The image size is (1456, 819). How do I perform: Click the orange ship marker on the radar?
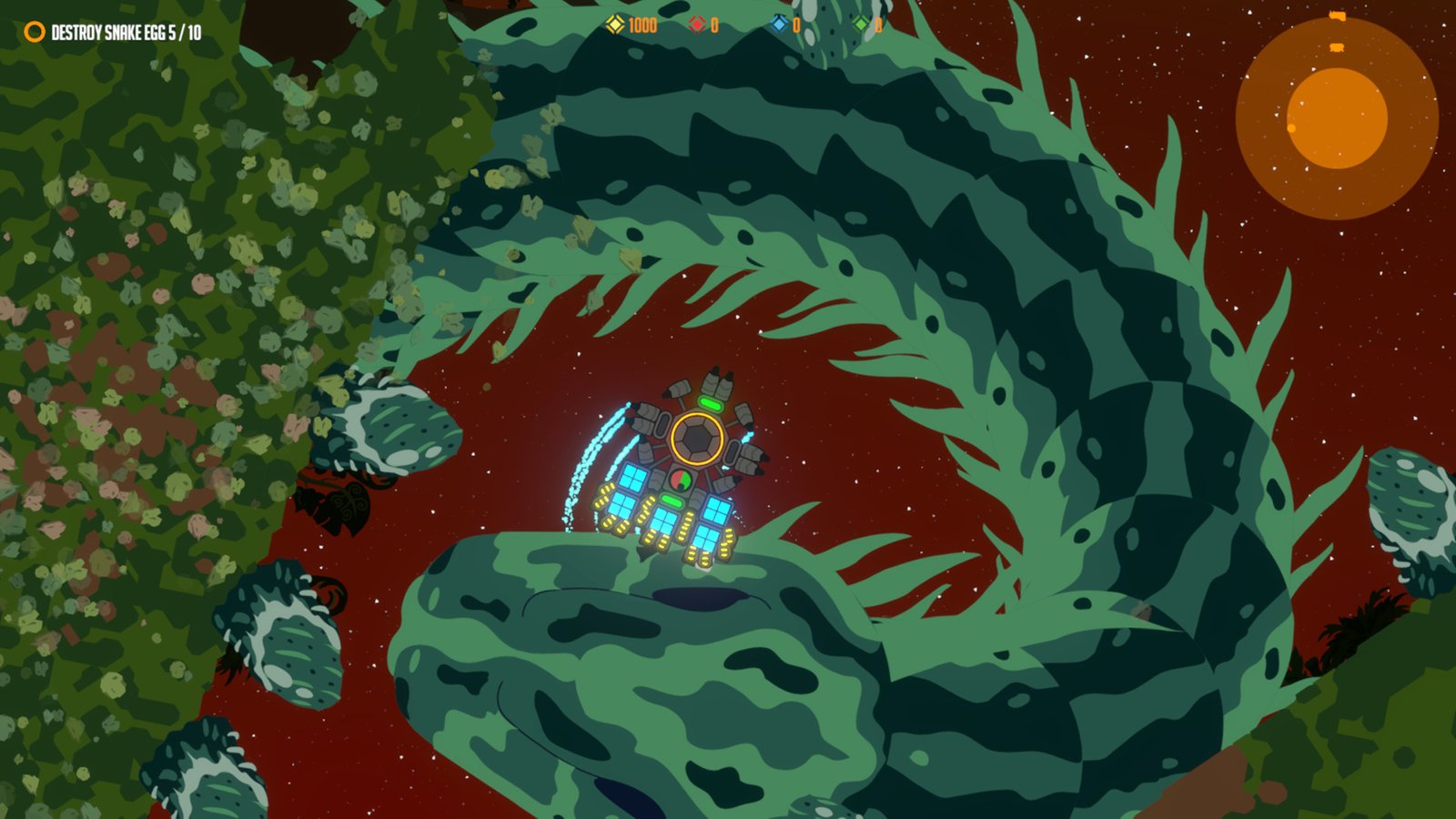pyautogui.click(x=1336, y=46)
